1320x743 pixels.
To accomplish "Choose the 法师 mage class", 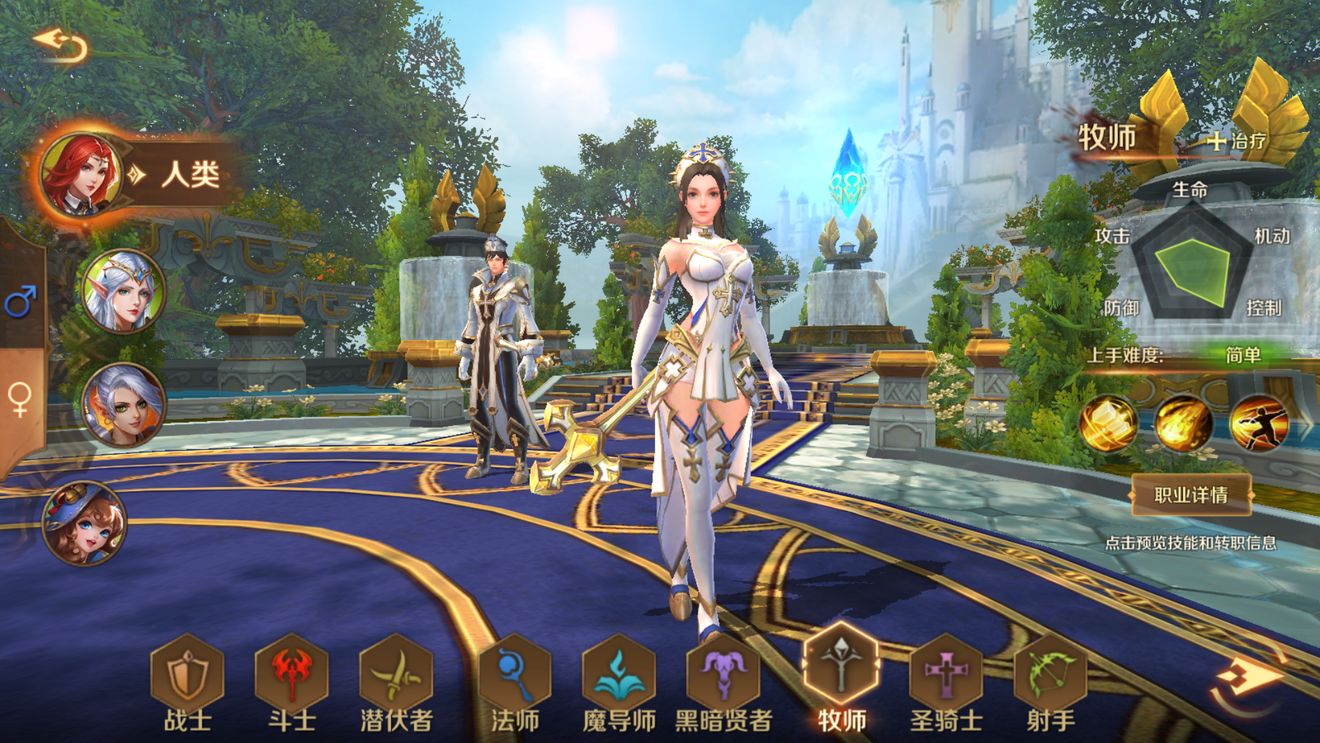I will click(514, 672).
